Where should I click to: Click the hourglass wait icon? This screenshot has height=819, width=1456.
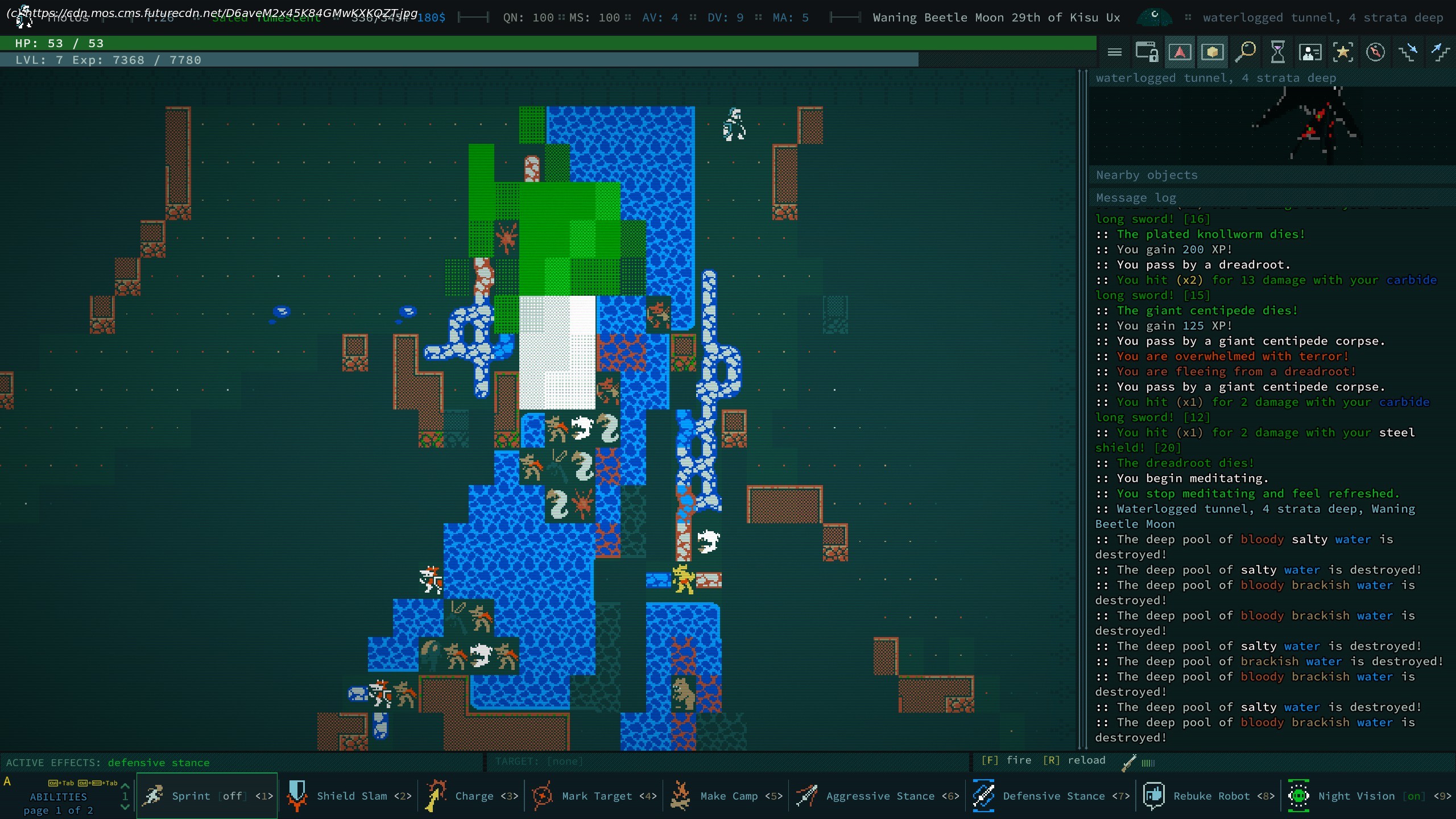point(1277,52)
